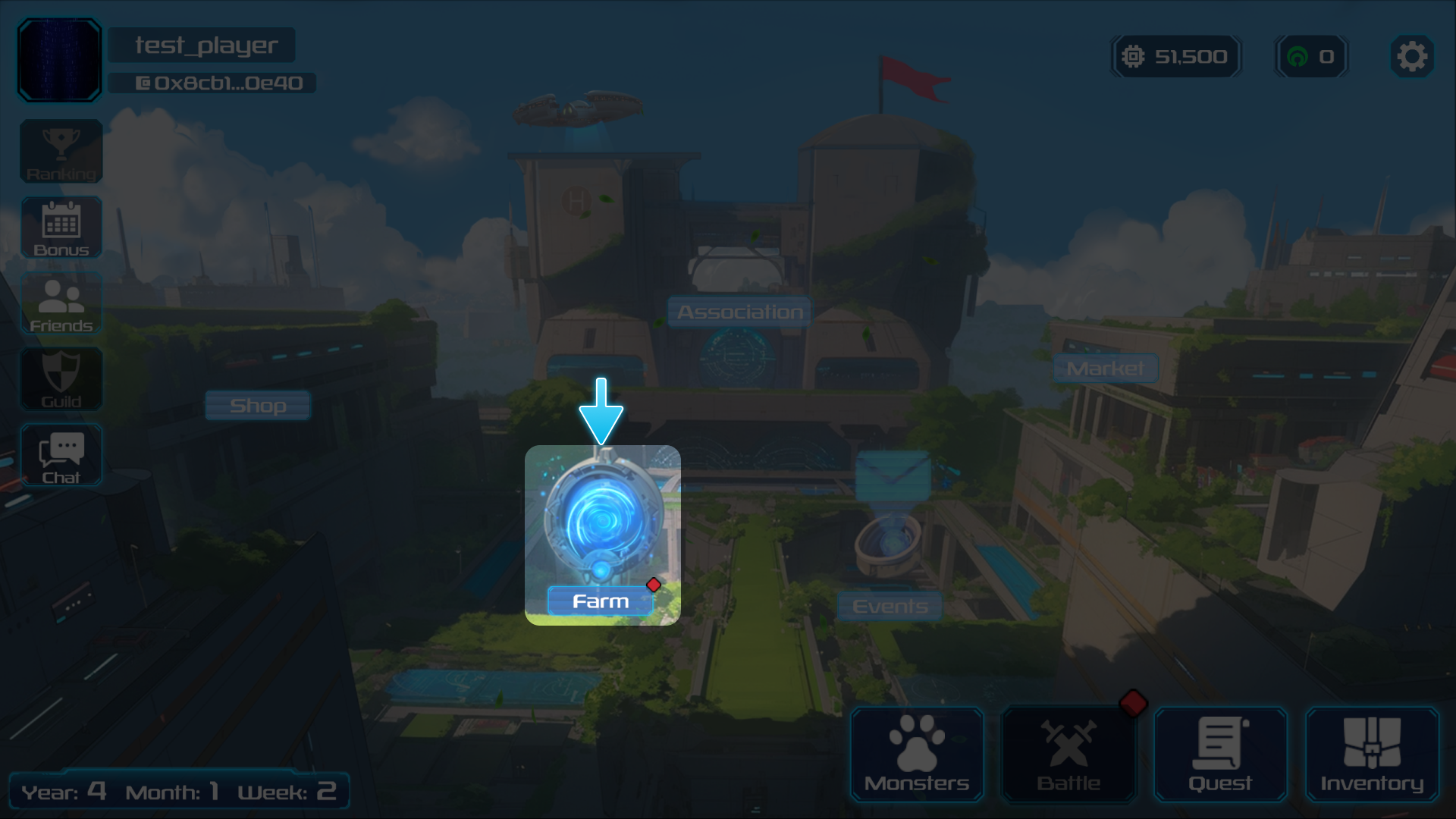Open the Monsters paw menu
Image resolution: width=1456 pixels, height=819 pixels.
coord(917,755)
